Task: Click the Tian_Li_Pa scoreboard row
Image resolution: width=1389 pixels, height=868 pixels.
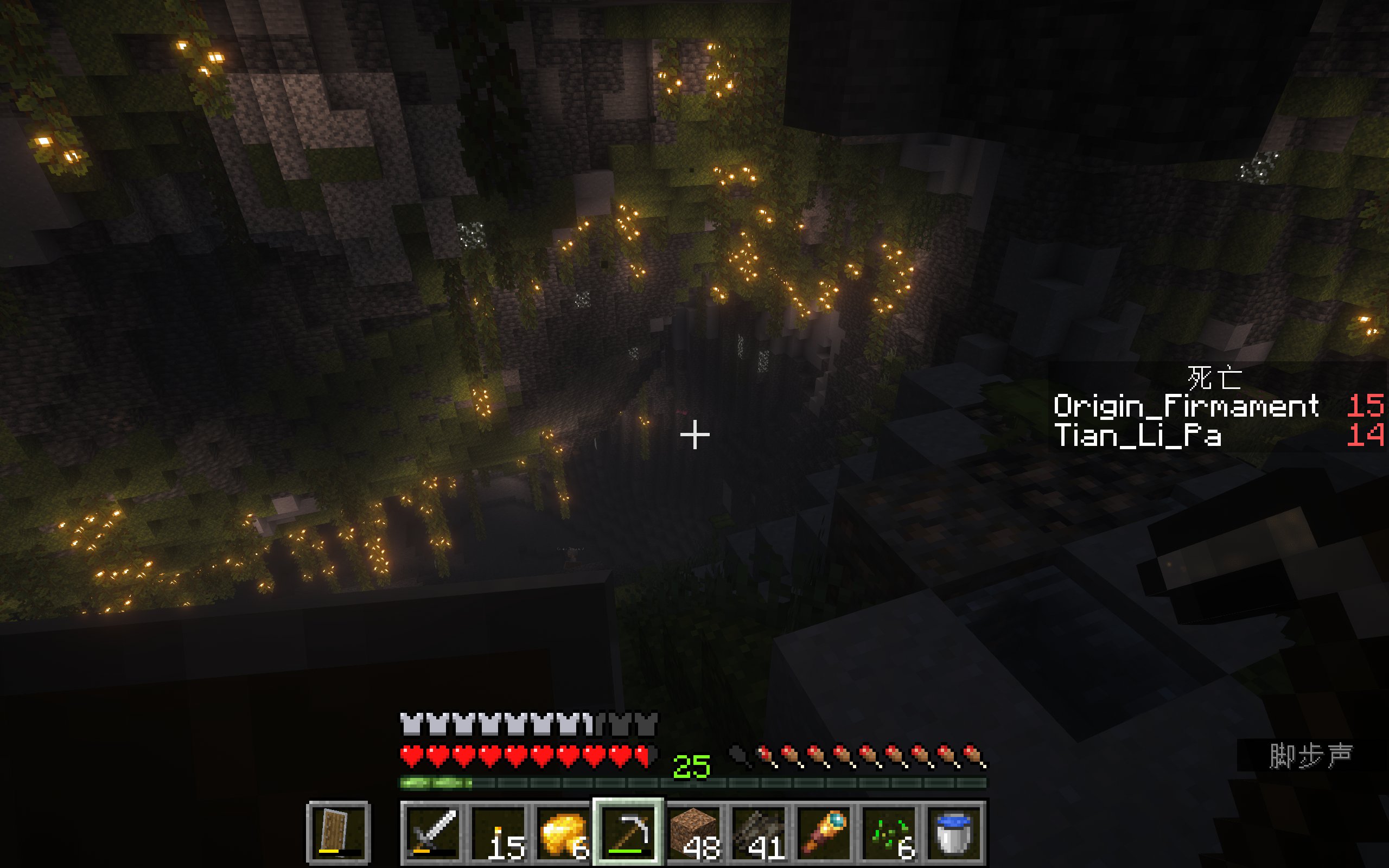Action: (x=1217, y=435)
